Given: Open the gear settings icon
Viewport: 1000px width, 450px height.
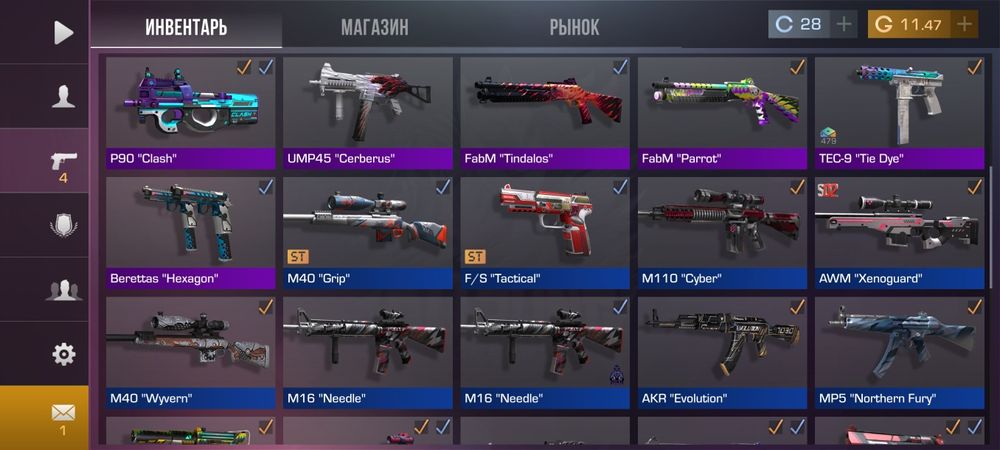Looking at the screenshot, I should coord(63,354).
